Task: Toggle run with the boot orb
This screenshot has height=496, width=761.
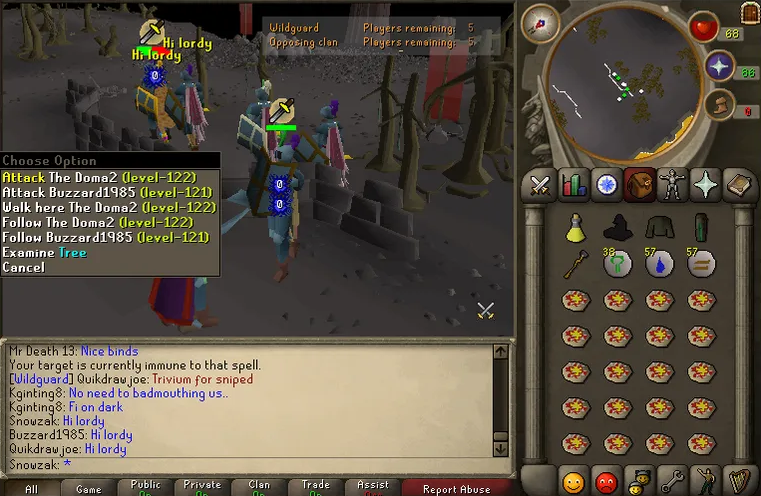Action: (716, 105)
